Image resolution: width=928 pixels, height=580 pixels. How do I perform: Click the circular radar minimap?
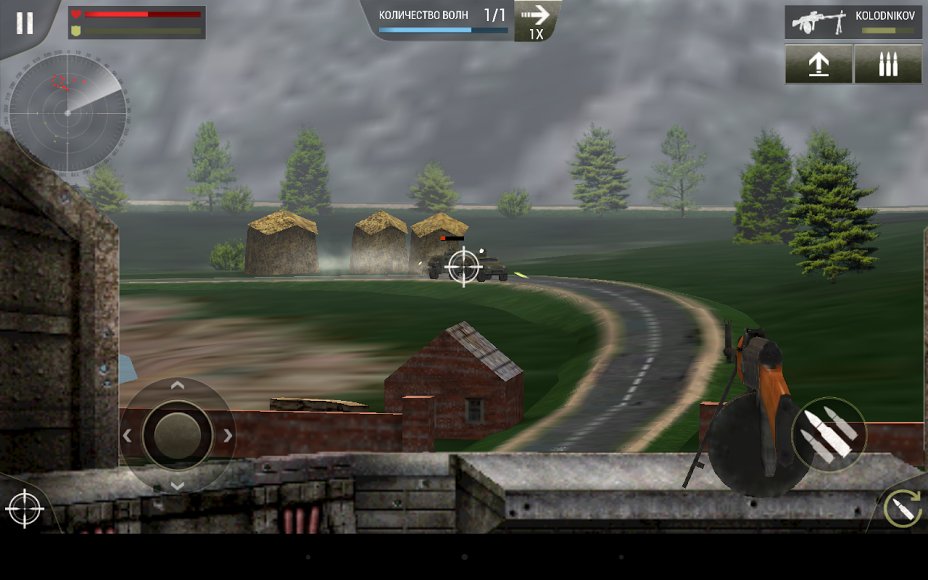pyautogui.click(x=67, y=112)
